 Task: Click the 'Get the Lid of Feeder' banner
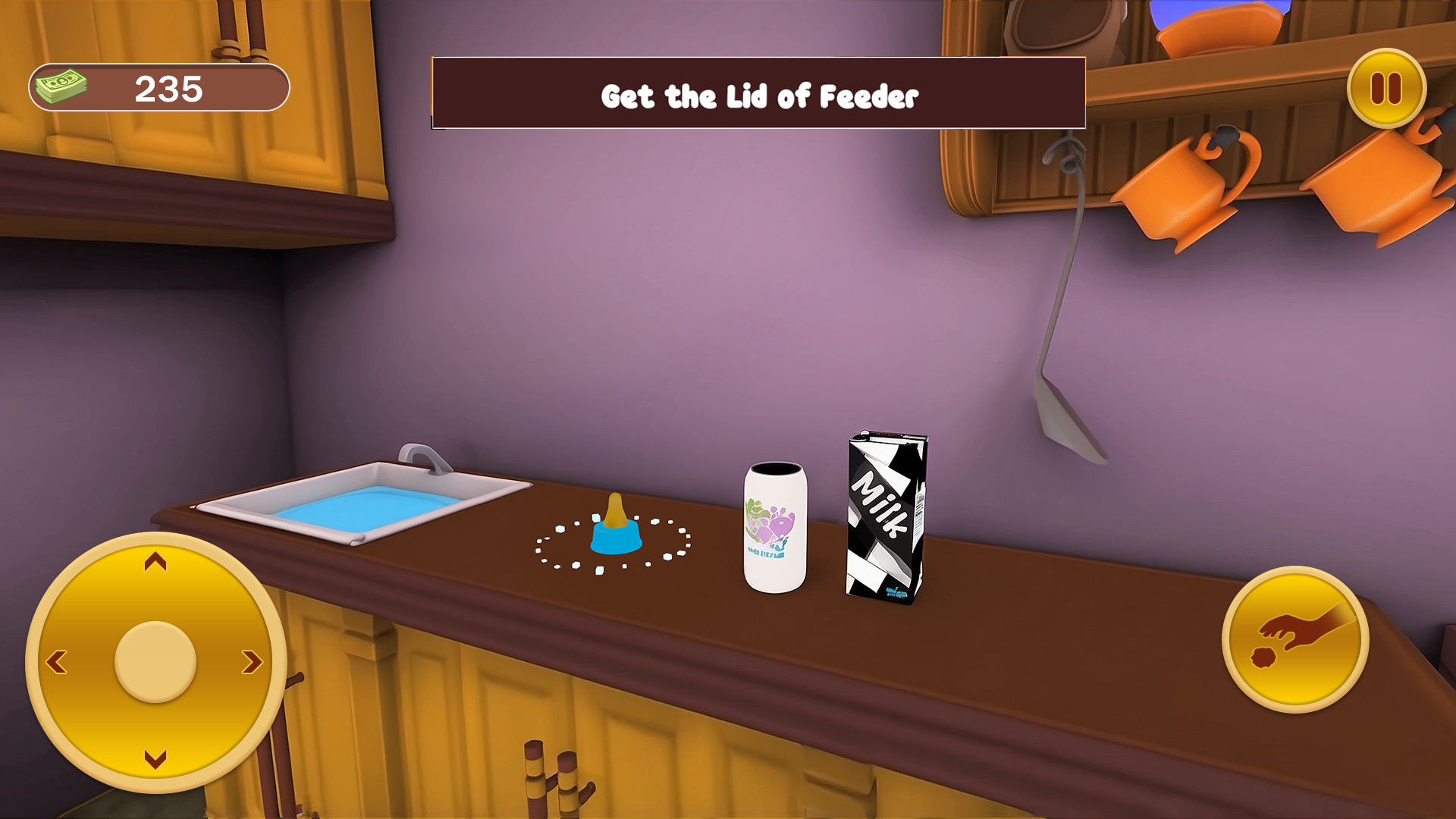[x=758, y=96]
